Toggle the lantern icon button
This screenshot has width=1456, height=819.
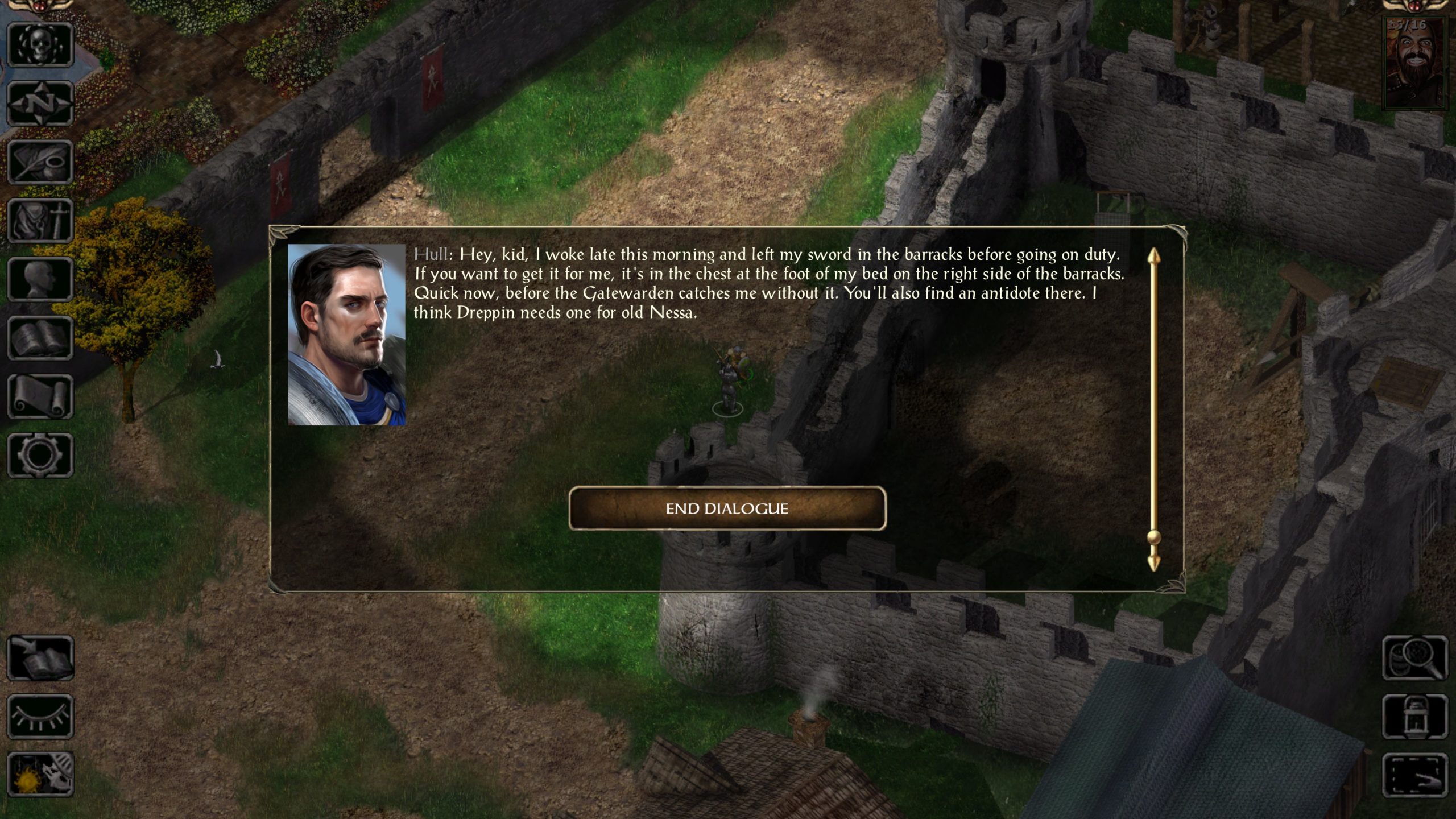tap(1415, 717)
